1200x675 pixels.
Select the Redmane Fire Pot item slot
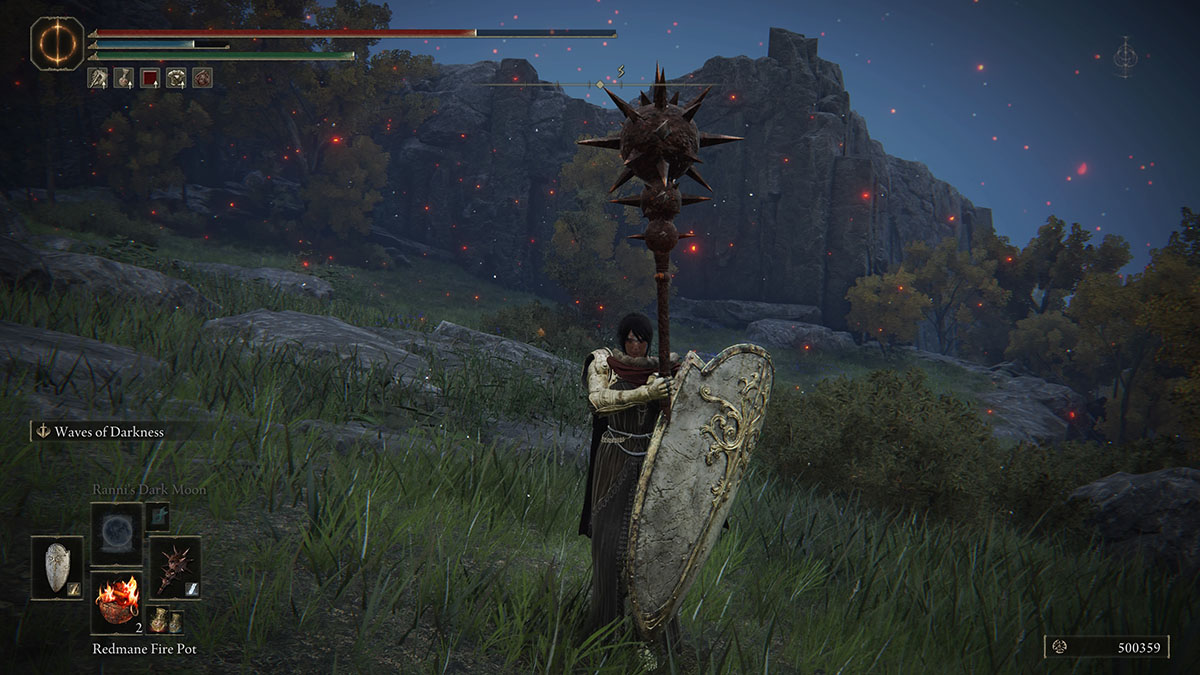tap(116, 603)
